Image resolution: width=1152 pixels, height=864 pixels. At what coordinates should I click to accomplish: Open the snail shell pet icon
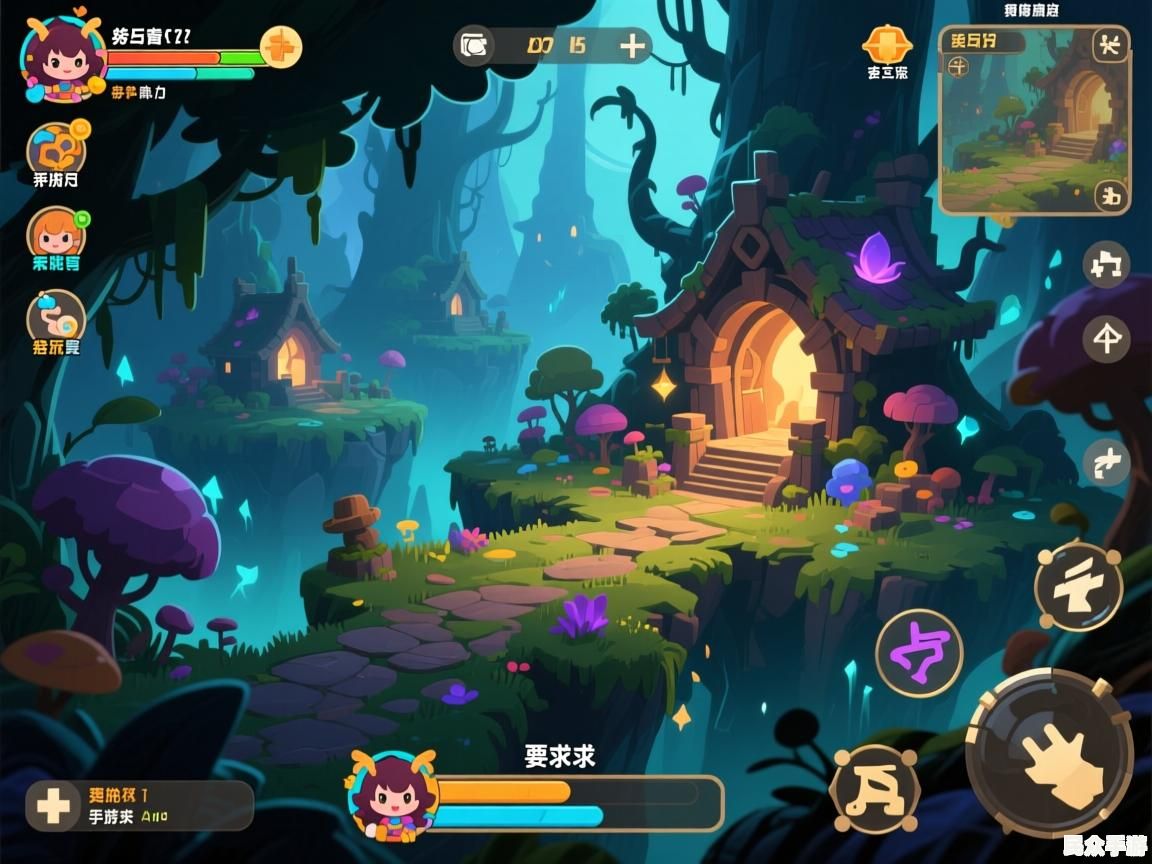coord(56,317)
